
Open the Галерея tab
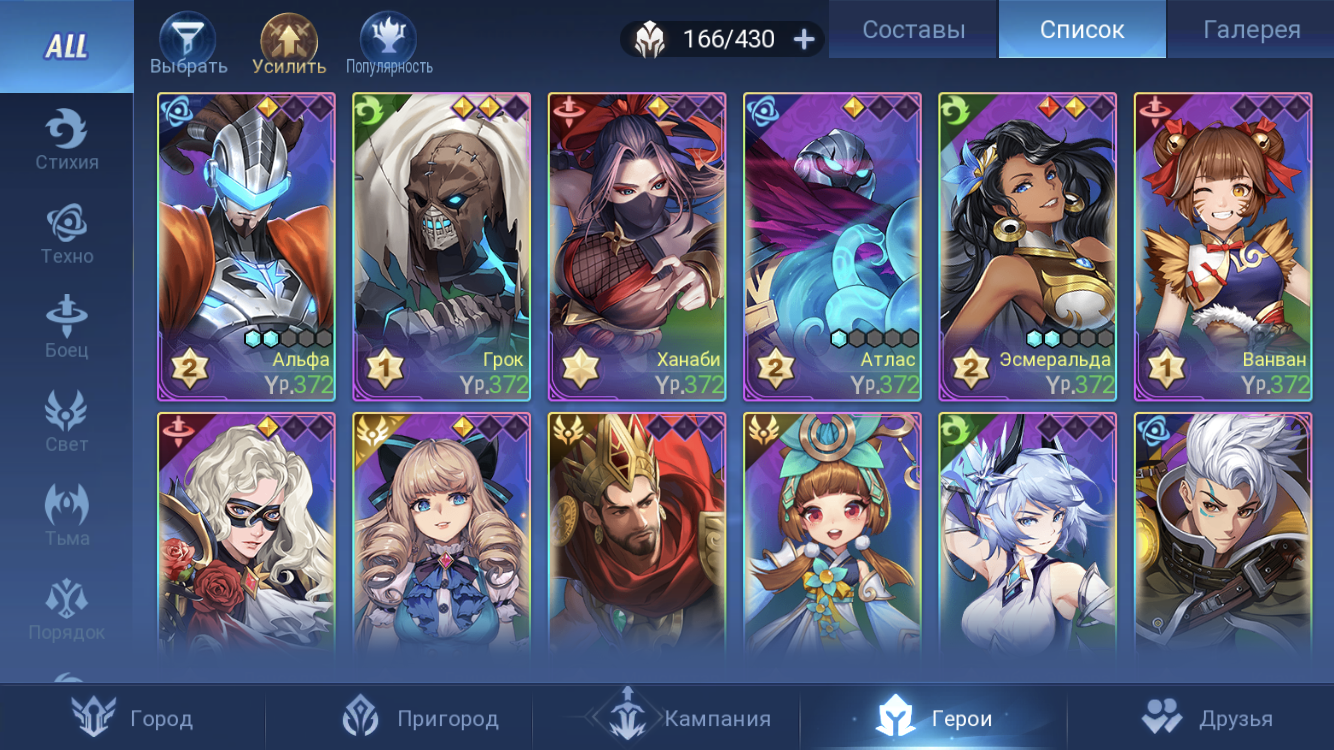[x=1251, y=30]
